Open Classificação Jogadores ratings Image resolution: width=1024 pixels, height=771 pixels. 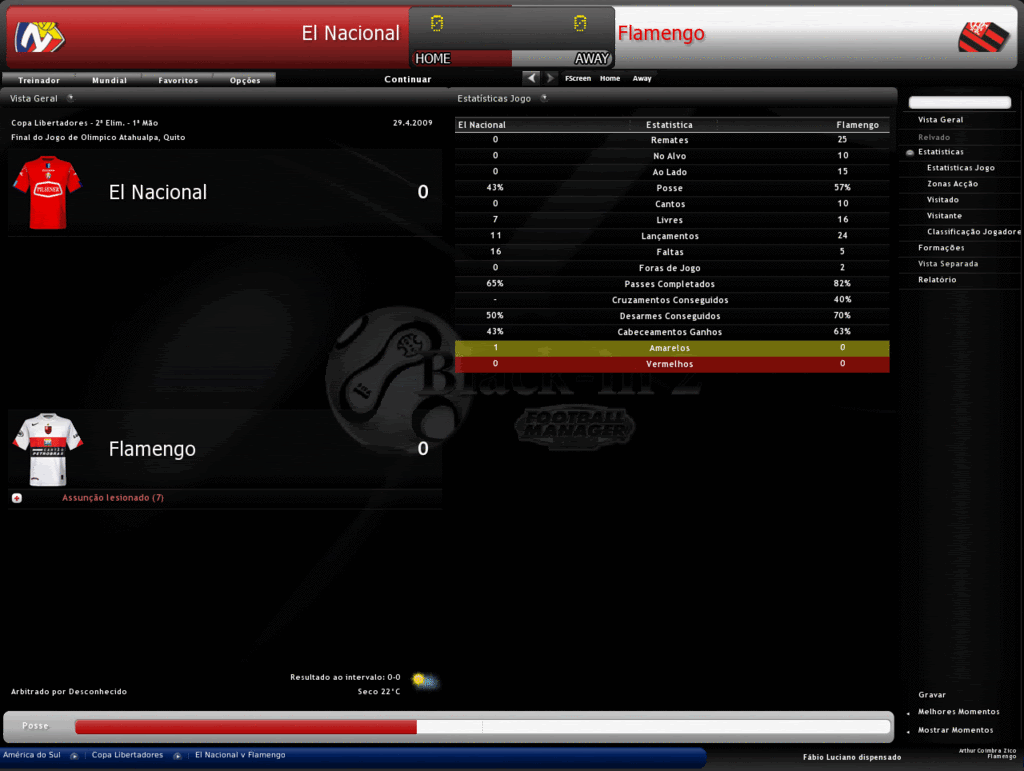tap(973, 232)
